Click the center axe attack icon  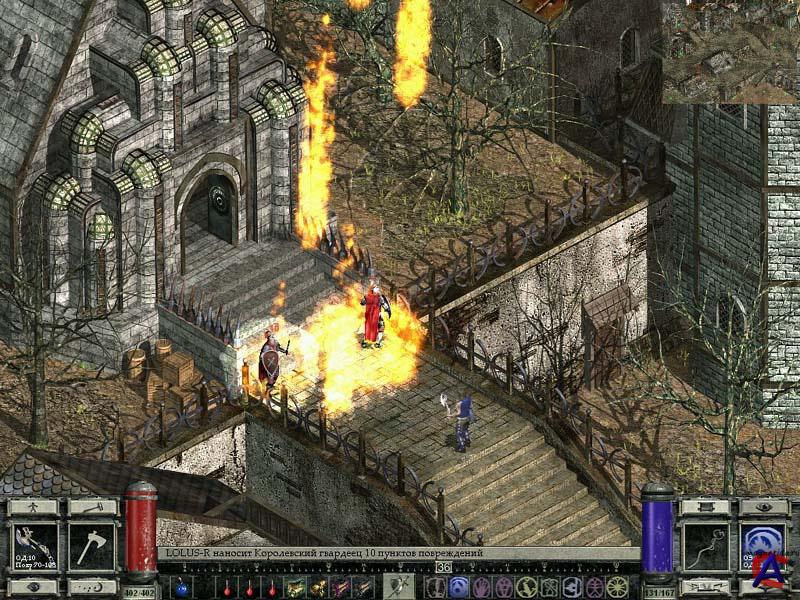click(398, 587)
